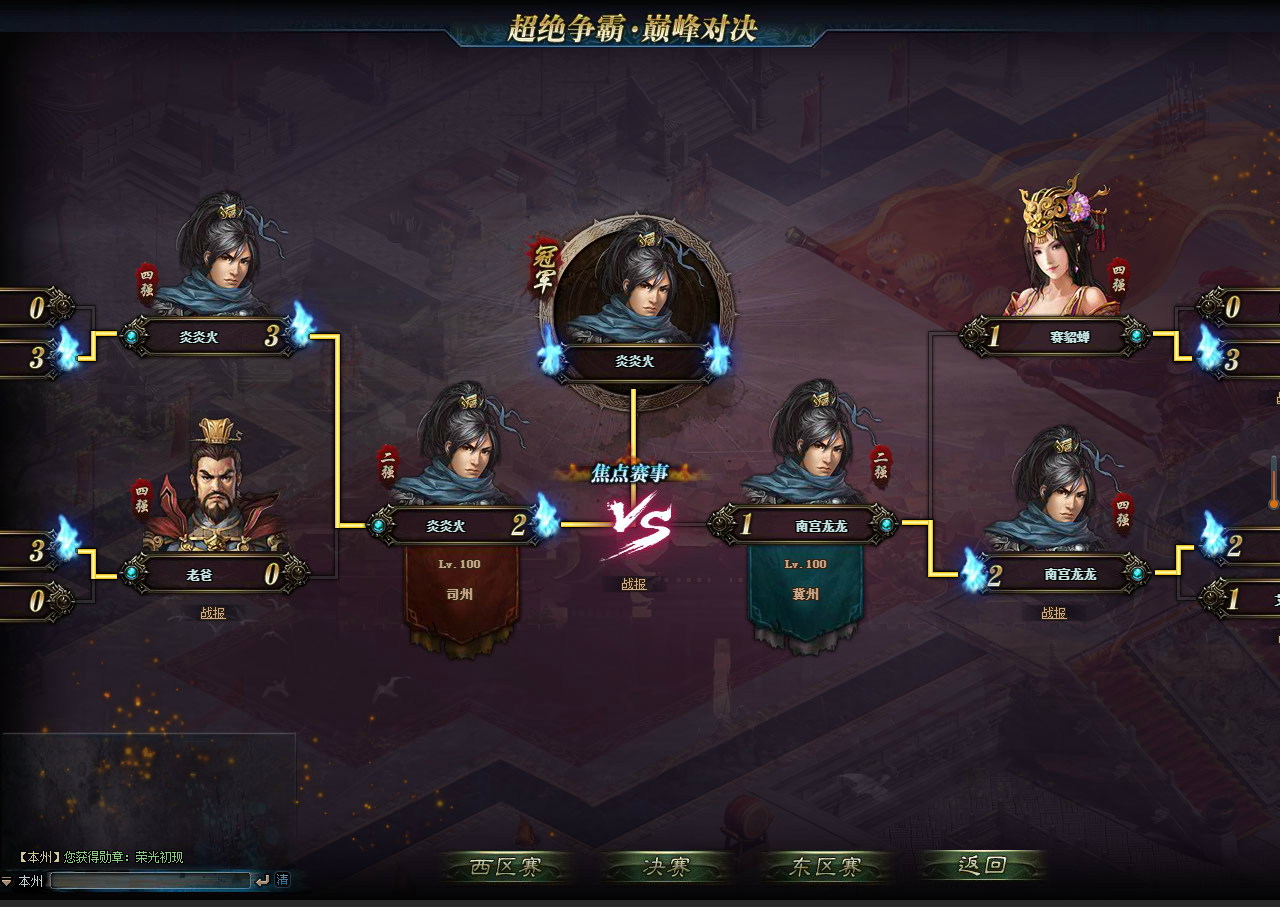Send the chat message with the enter arrow
Image resolution: width=1280 pixels, height=907 pixels.
(x=263, y=880)
